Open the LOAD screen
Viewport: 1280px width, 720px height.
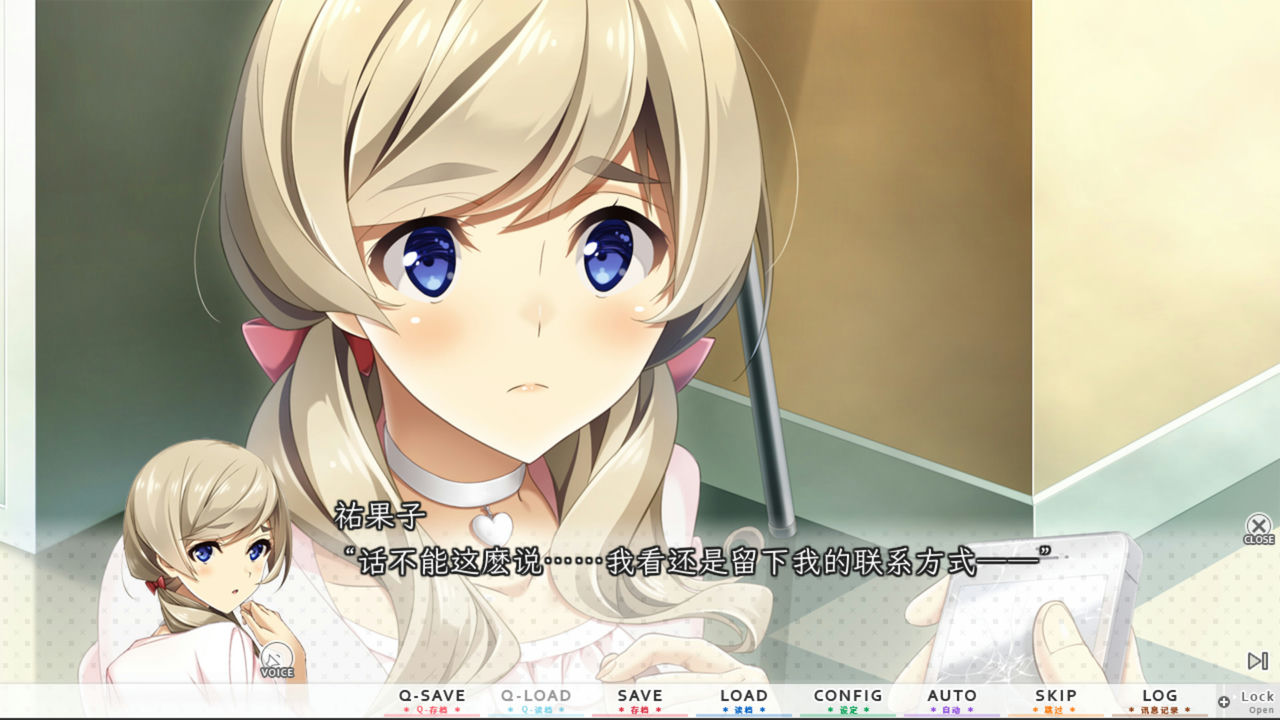pos(743,695)
